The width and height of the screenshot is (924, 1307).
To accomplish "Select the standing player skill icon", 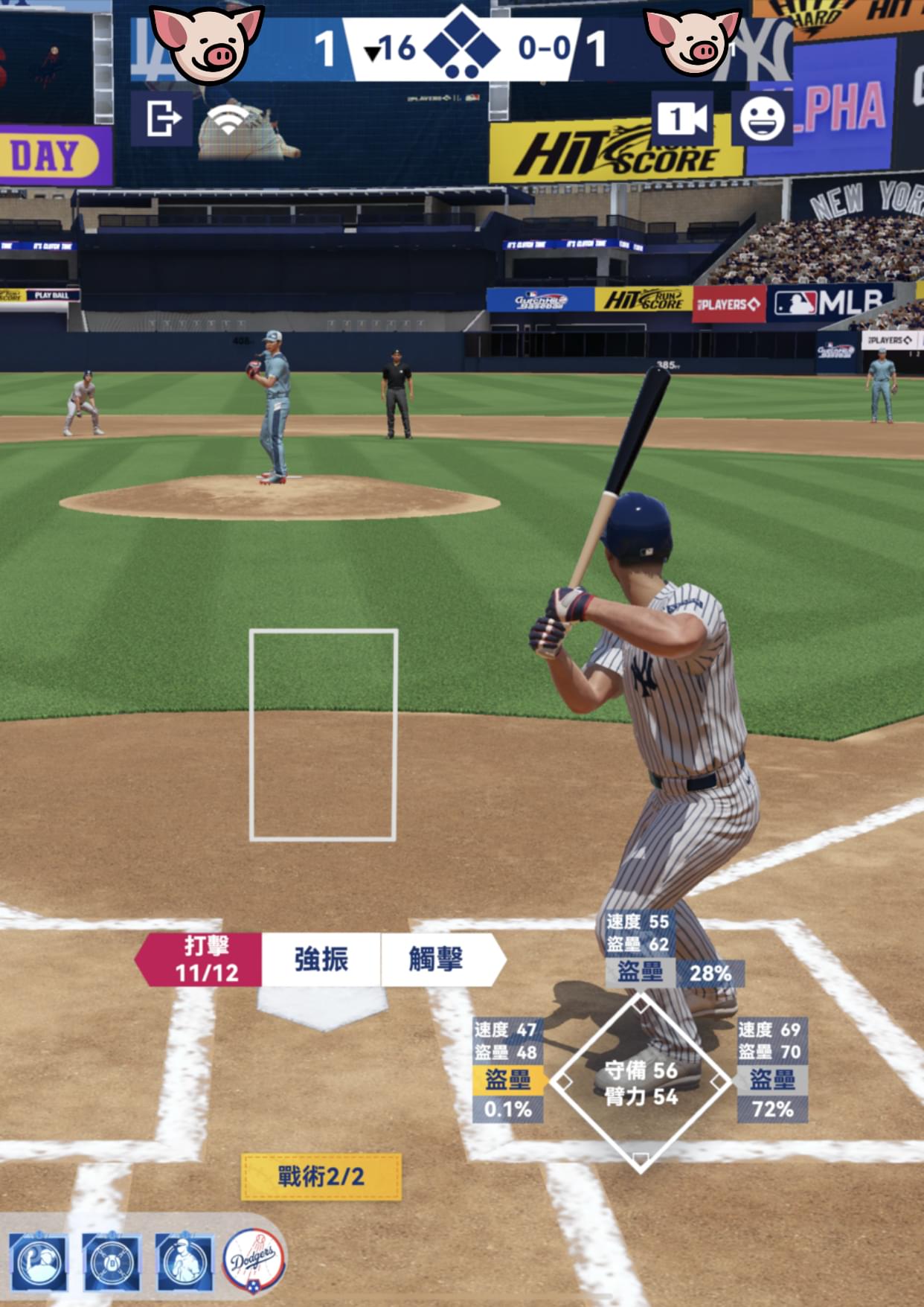I will [184, 1262].
